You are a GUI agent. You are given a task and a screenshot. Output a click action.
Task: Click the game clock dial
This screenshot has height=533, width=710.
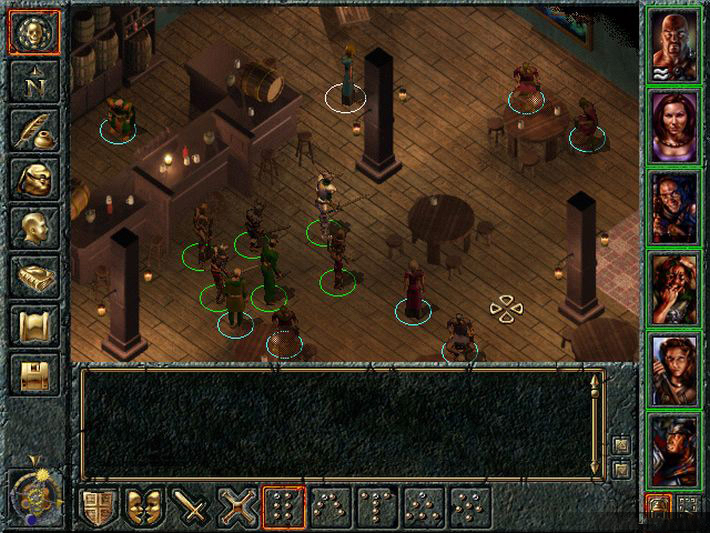point(35,493)
